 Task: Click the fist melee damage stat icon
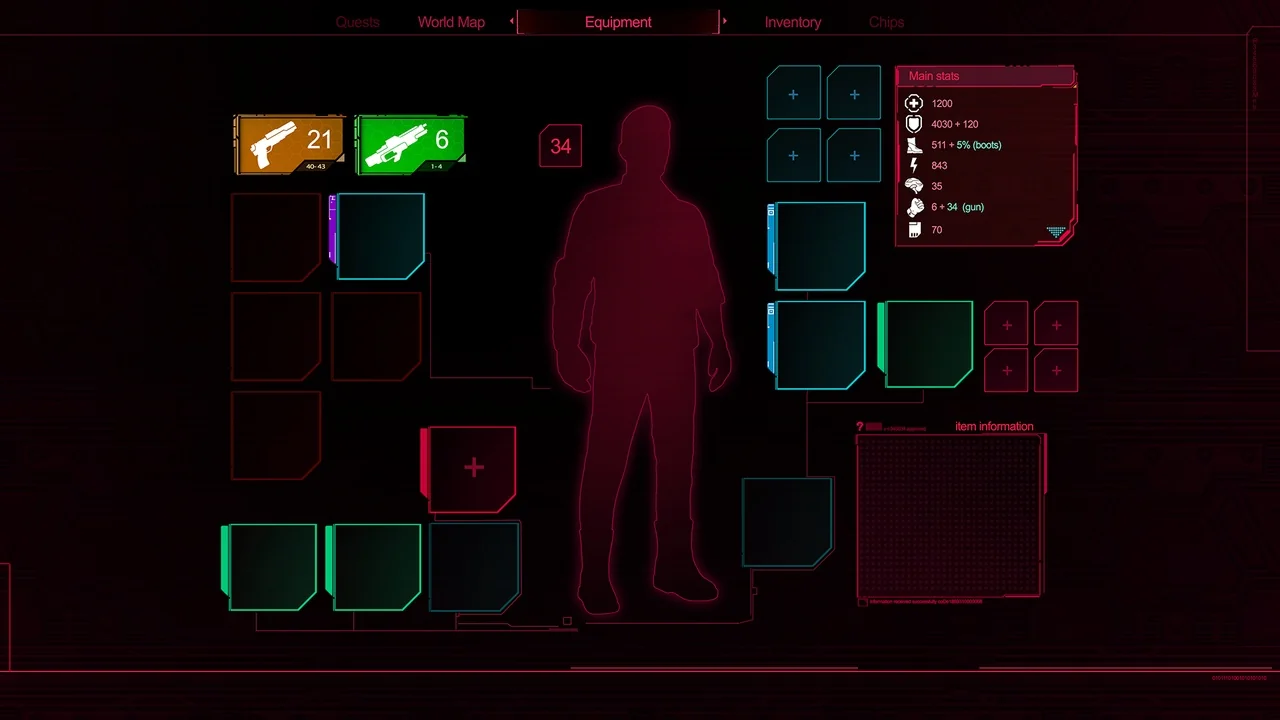pos(913,207)
